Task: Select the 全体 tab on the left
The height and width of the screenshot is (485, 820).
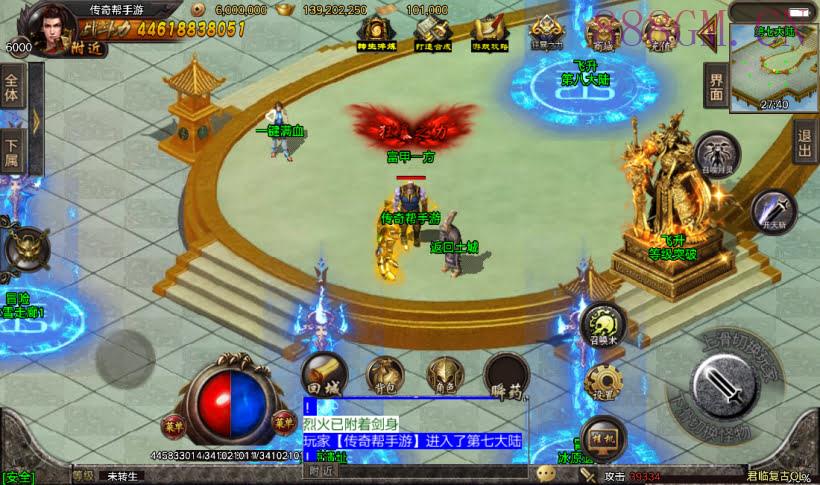Action: coord(12,88)
